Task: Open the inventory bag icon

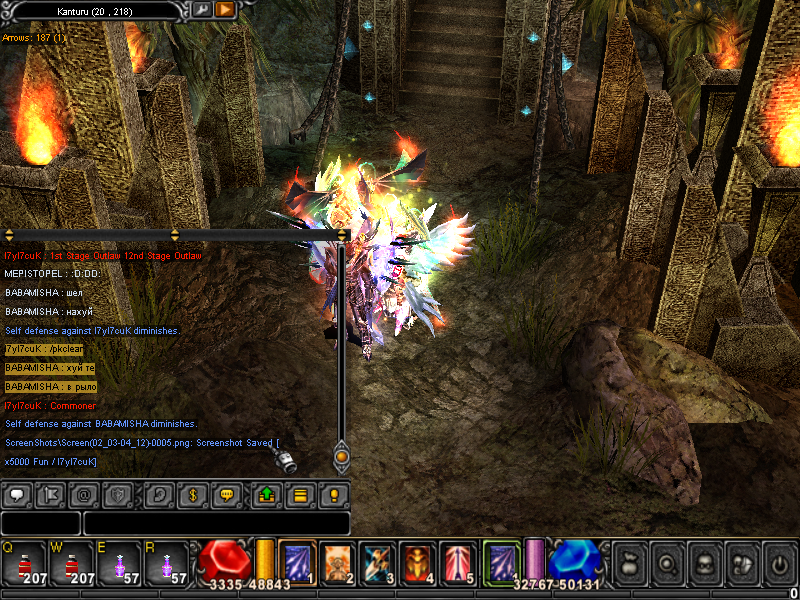Action: point(630,563)
